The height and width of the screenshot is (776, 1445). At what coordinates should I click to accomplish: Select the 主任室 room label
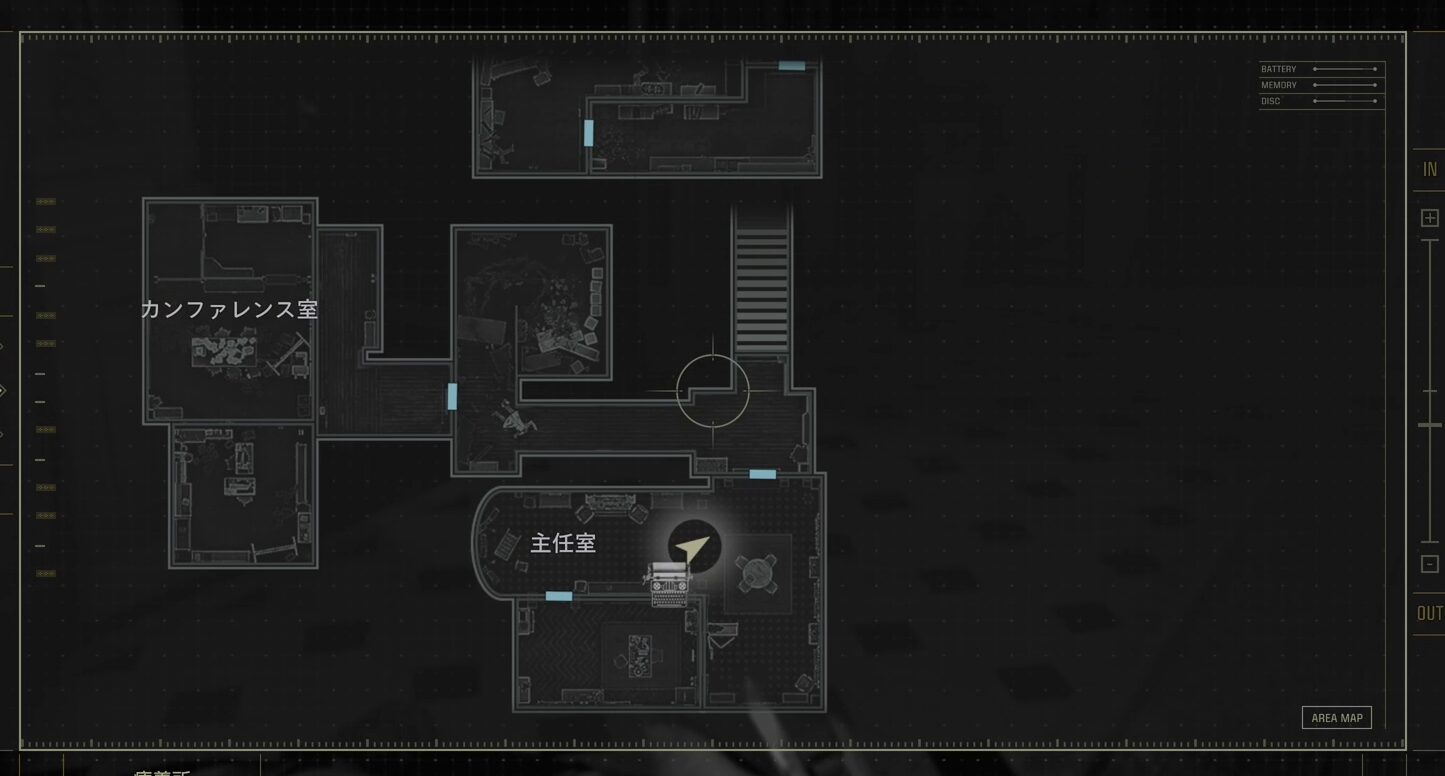[x=563, y=543]
